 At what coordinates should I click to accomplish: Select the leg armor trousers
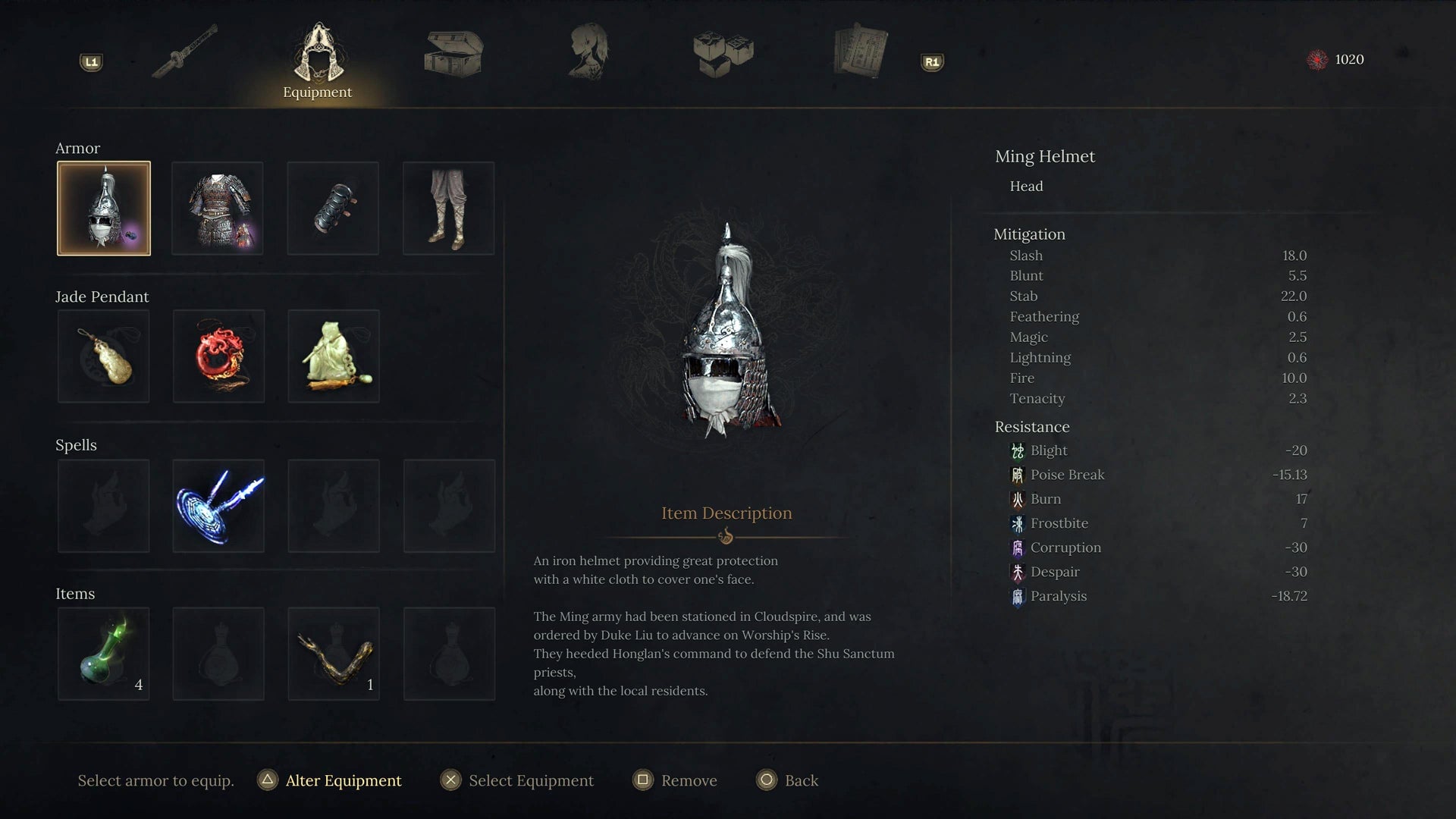tap(449, 207)
